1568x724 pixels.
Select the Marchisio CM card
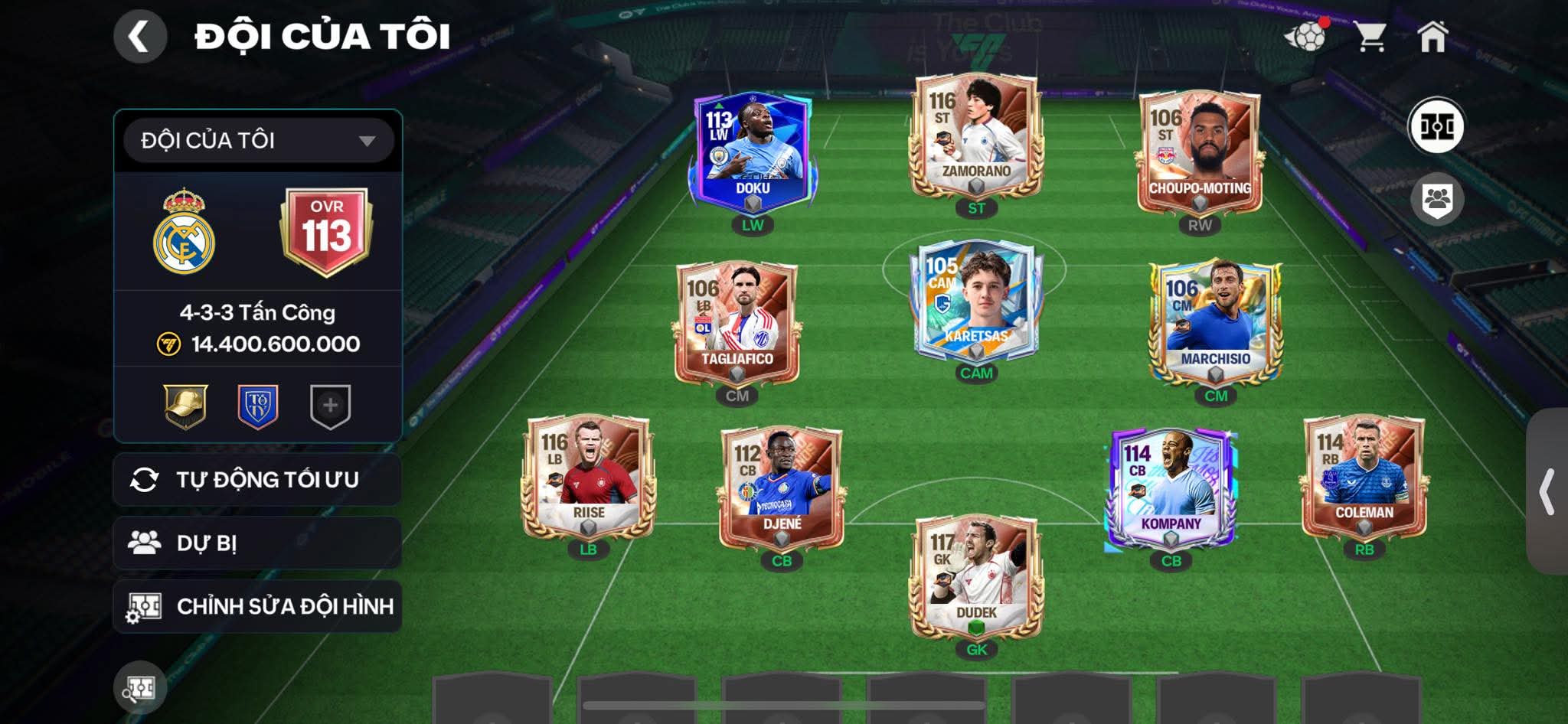click(1216, 323)
